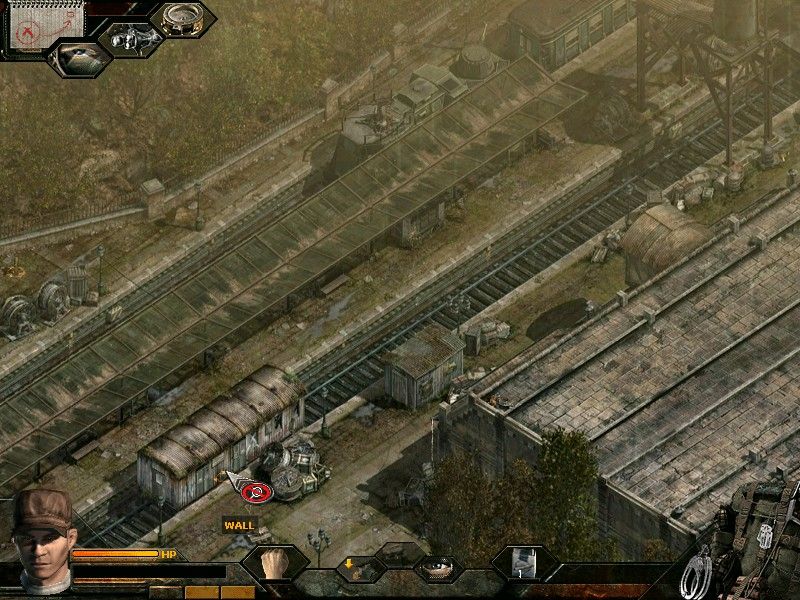This screenshot has width=800, height=600.
Task: Click the binoculars icon
Action: tap(129, 40)
